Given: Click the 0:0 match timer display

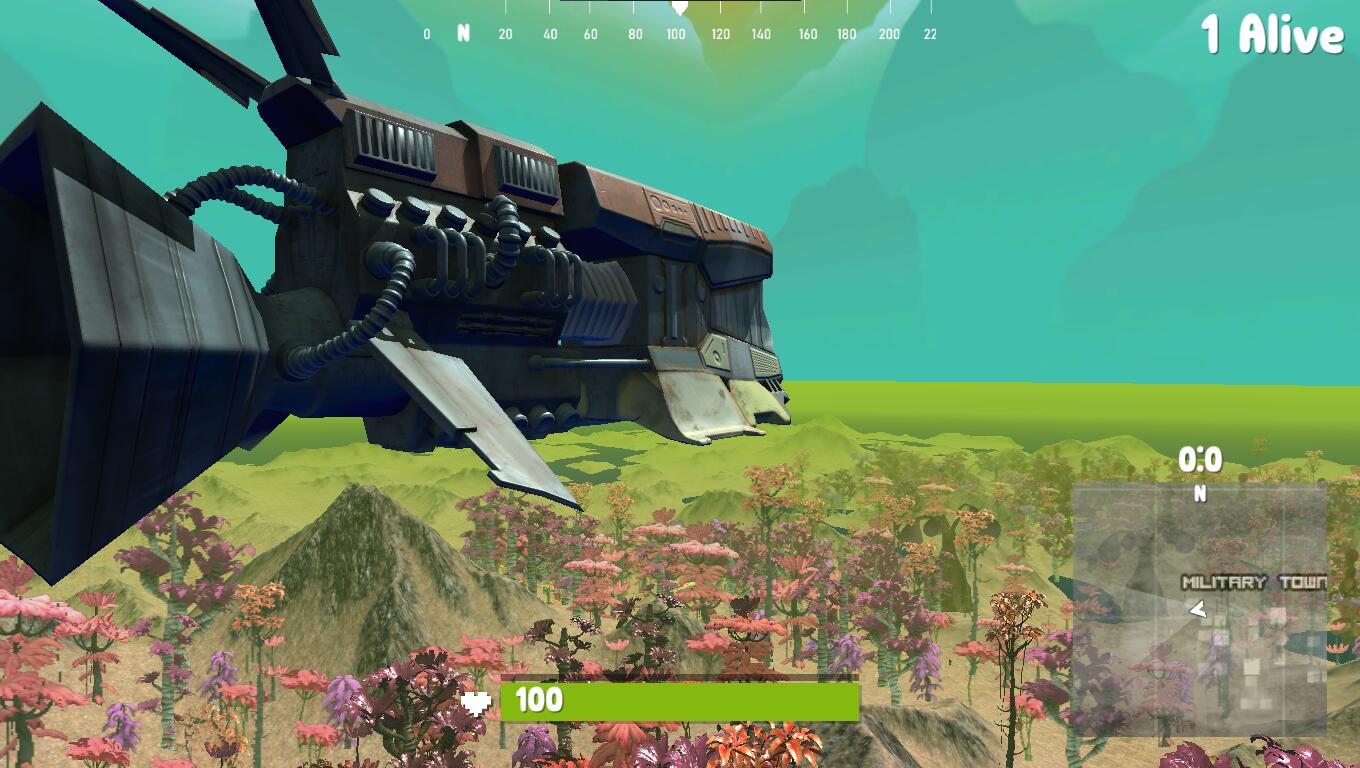Looking at the screenshot, I should pos(1199,460).
